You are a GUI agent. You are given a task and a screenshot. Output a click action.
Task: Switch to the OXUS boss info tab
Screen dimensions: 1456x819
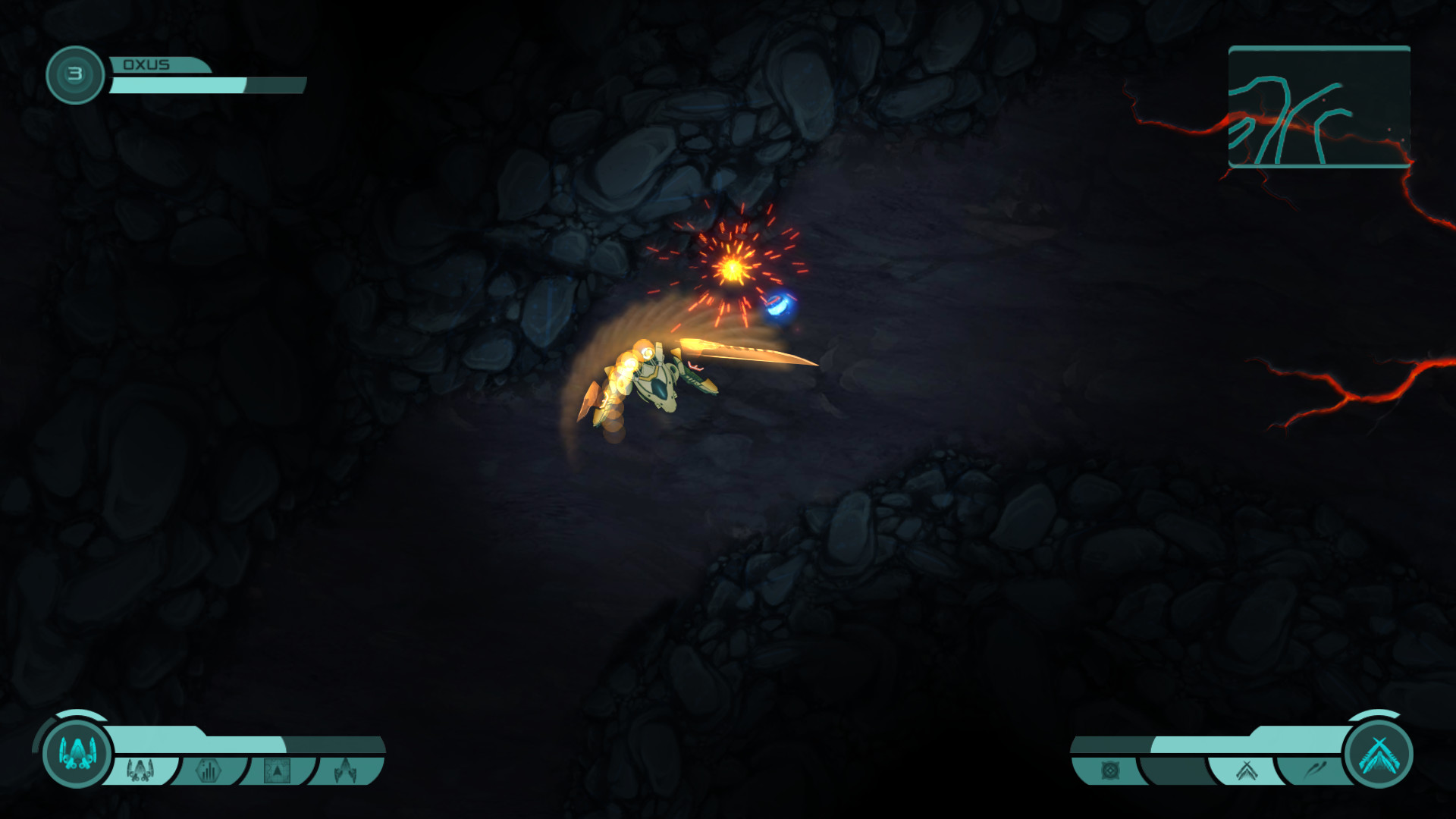coord(152,65)
